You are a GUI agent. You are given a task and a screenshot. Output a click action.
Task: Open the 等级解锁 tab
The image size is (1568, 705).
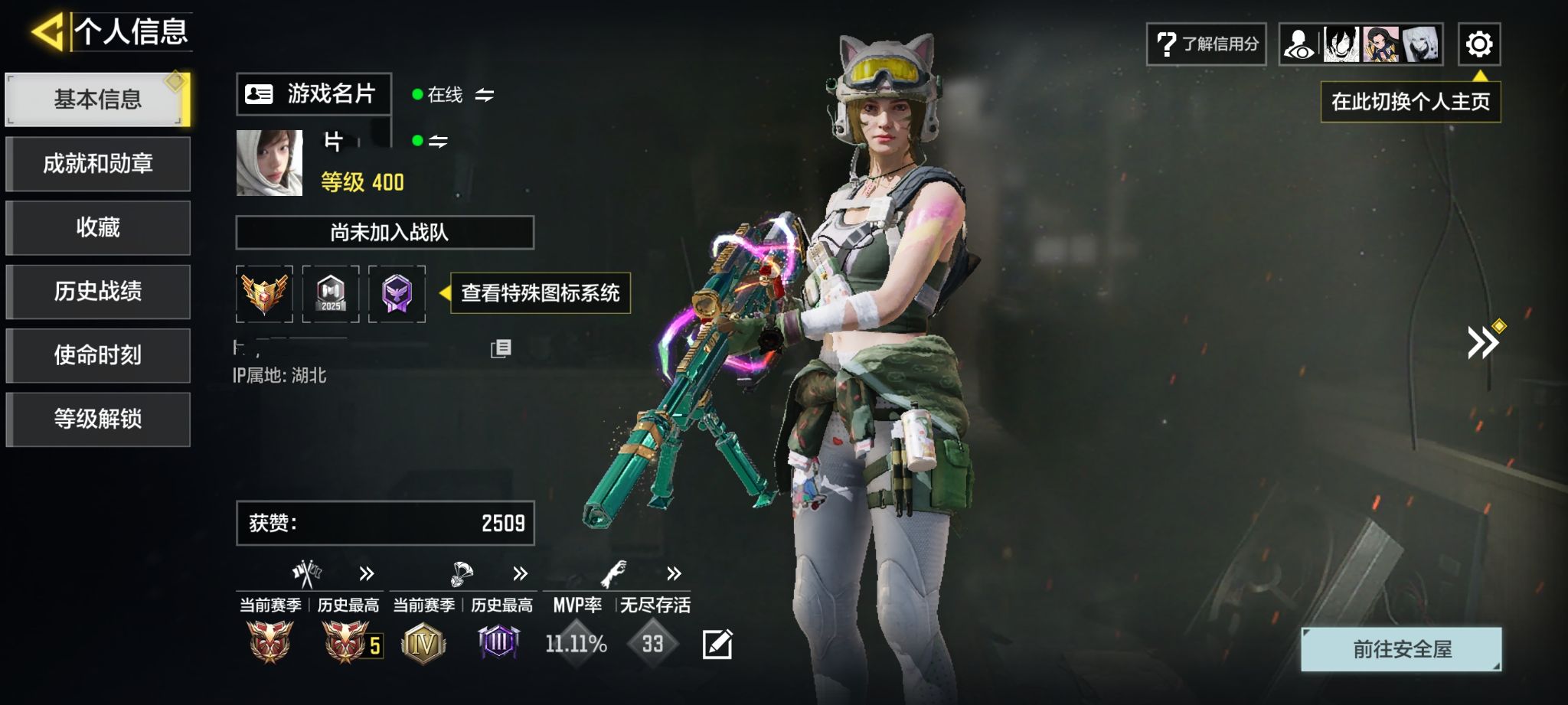(x=98, y=419)
